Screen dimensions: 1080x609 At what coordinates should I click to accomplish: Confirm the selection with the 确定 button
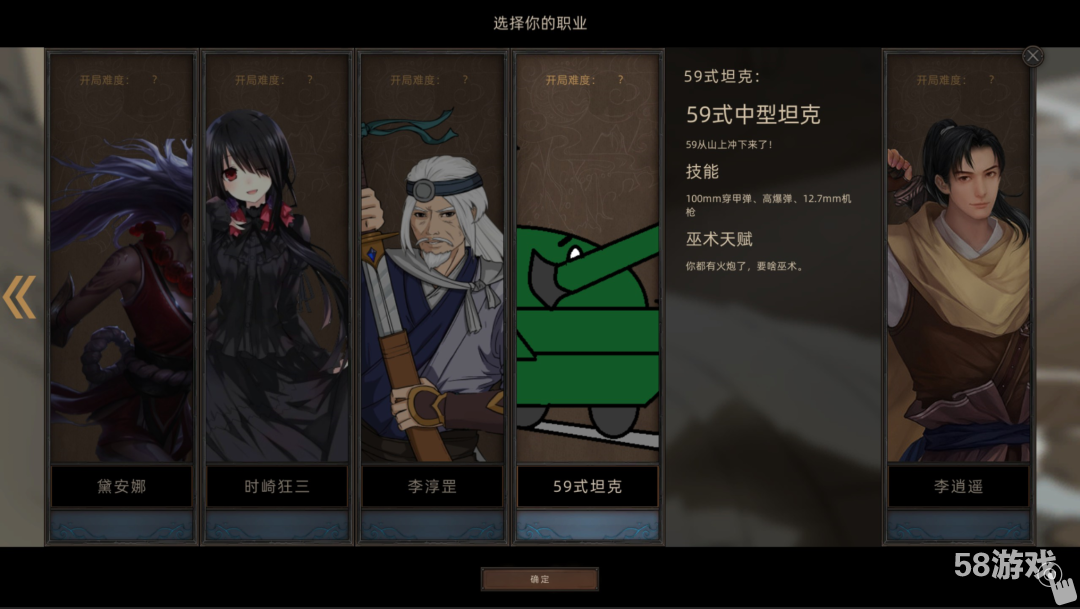point(539,579)
